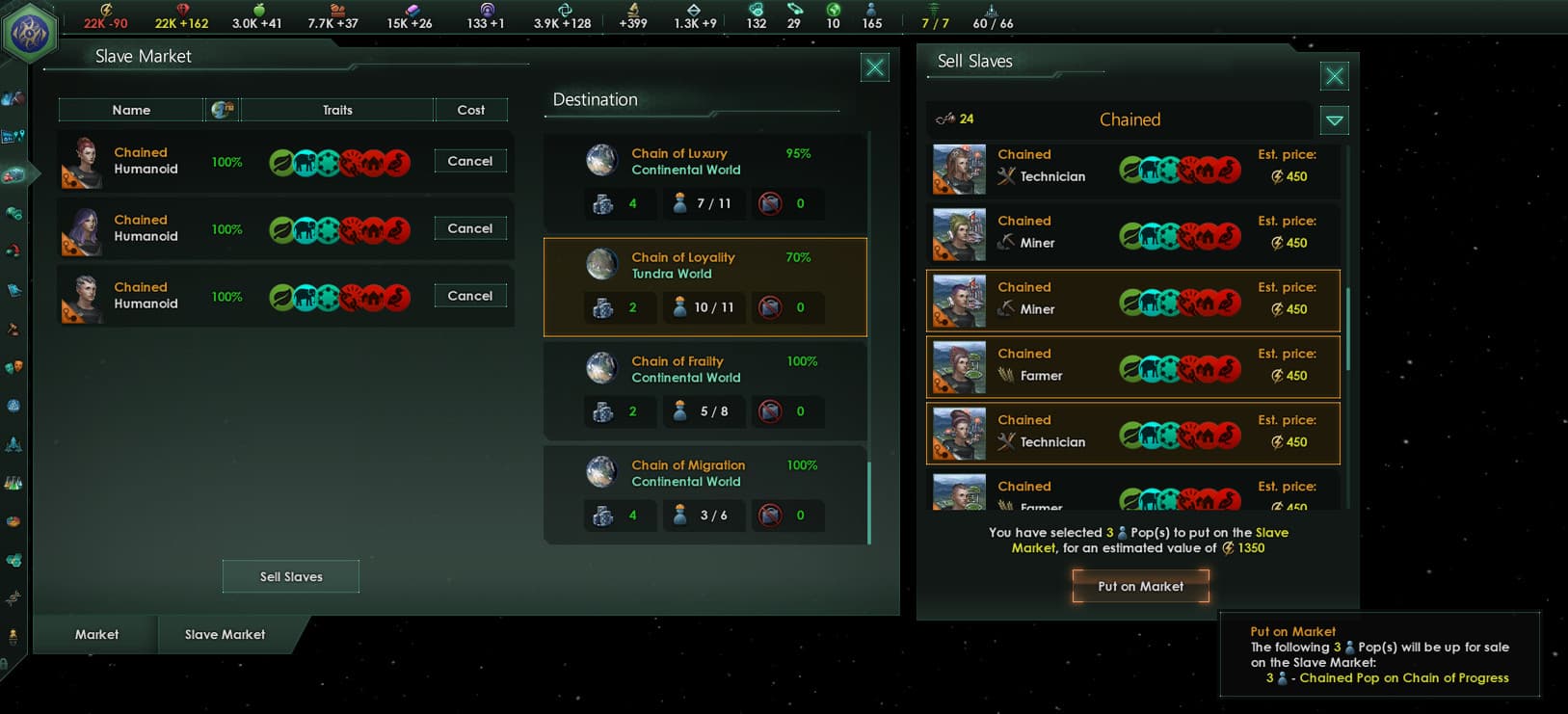Click the Sell Slaves button

(x=290, y=575)
